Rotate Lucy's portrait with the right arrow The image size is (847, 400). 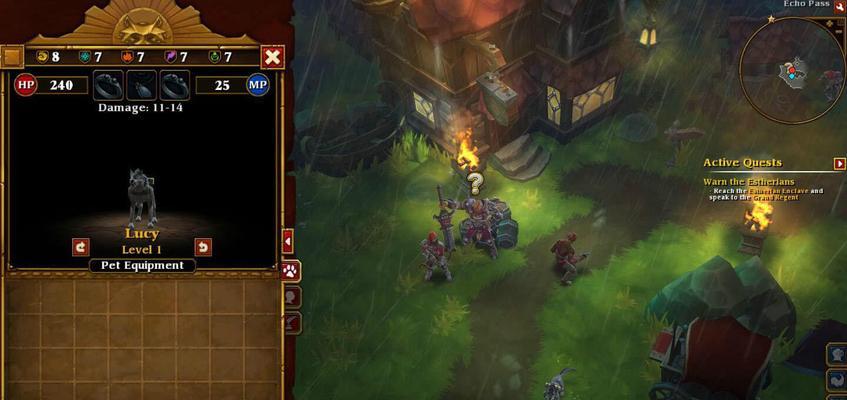pyautogui.click(x=203, y=247)
